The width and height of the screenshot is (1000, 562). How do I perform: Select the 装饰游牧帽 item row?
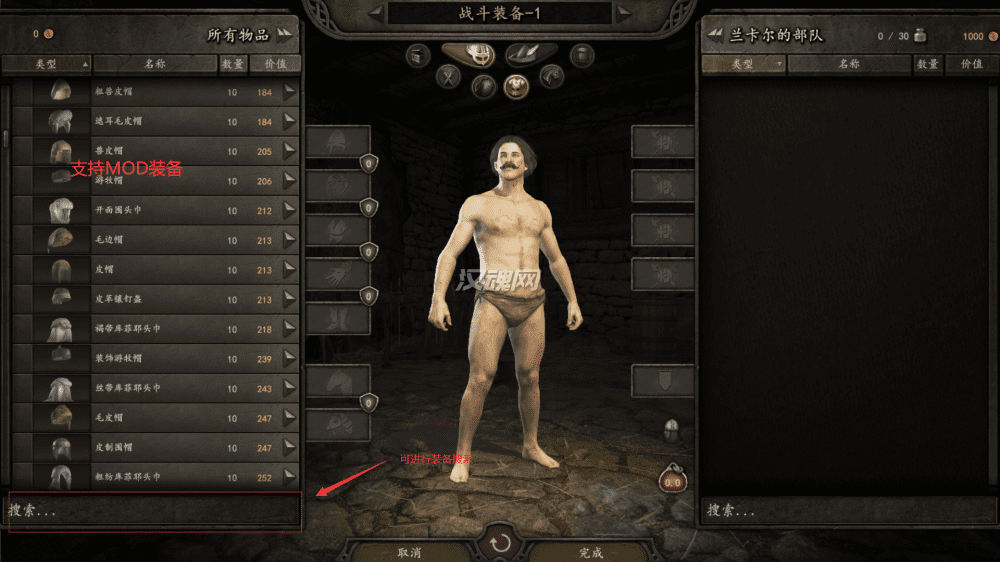150,359
